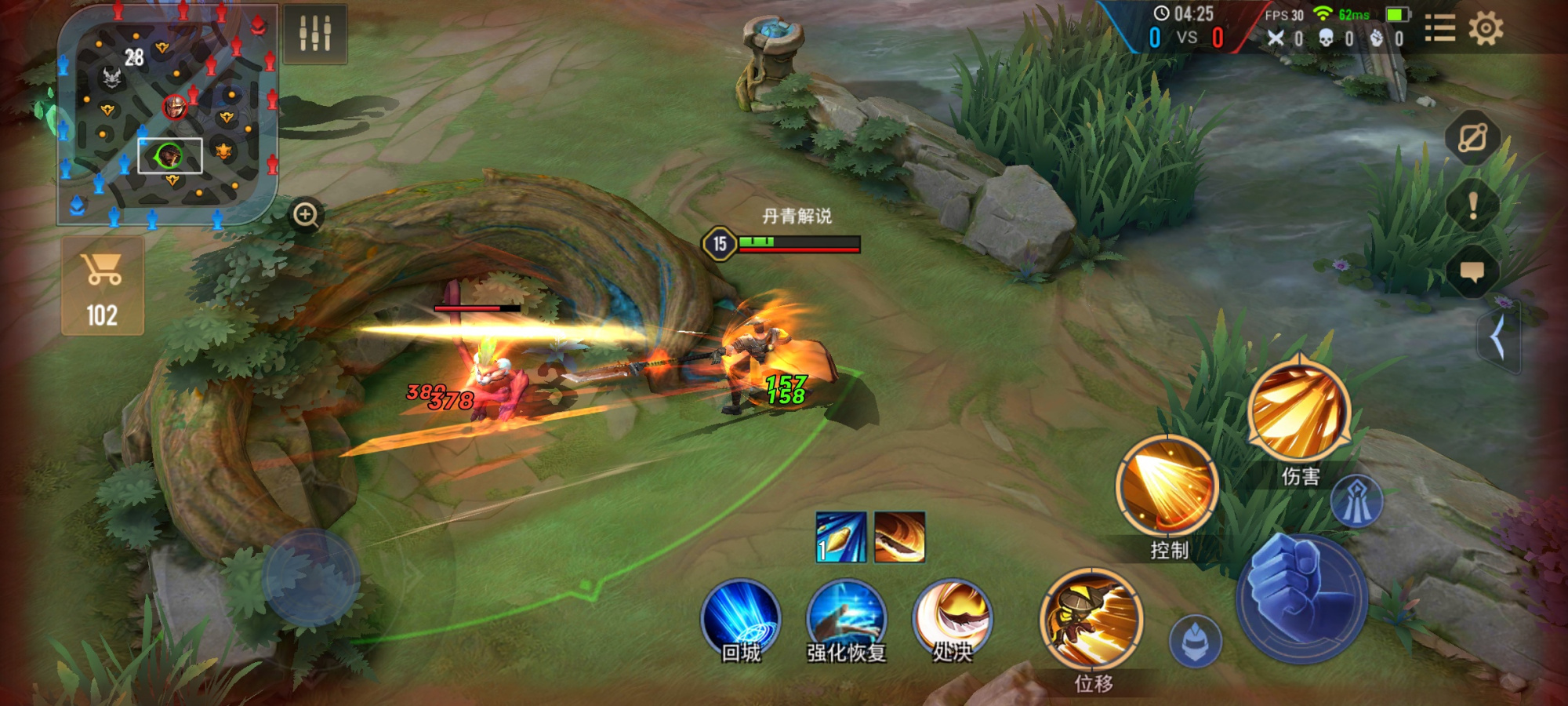Click the magnifier zoom button by the minimap
The image size is (1568, 706).
306,214
